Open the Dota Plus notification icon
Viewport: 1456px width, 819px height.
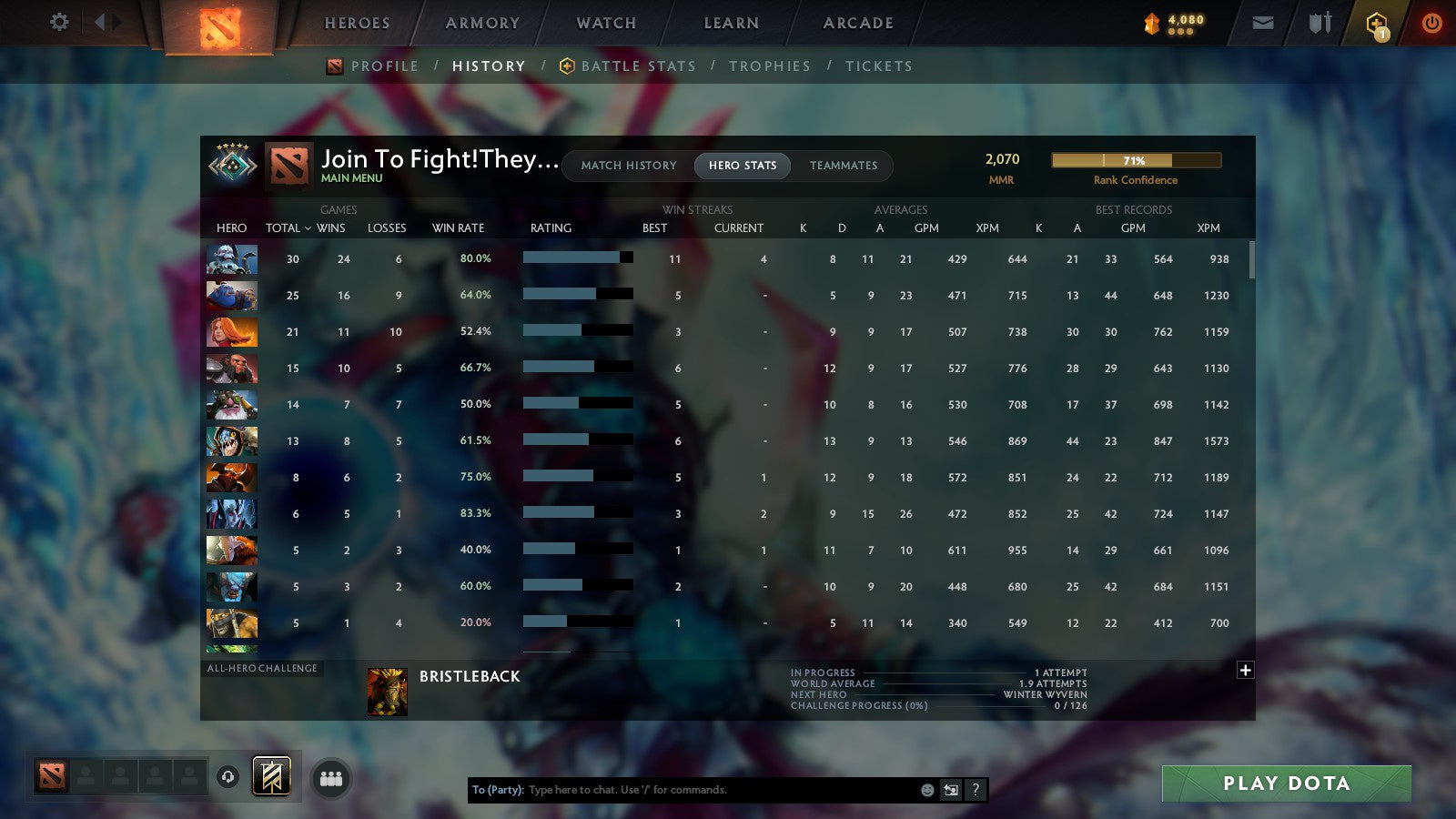pos(1377,23)
